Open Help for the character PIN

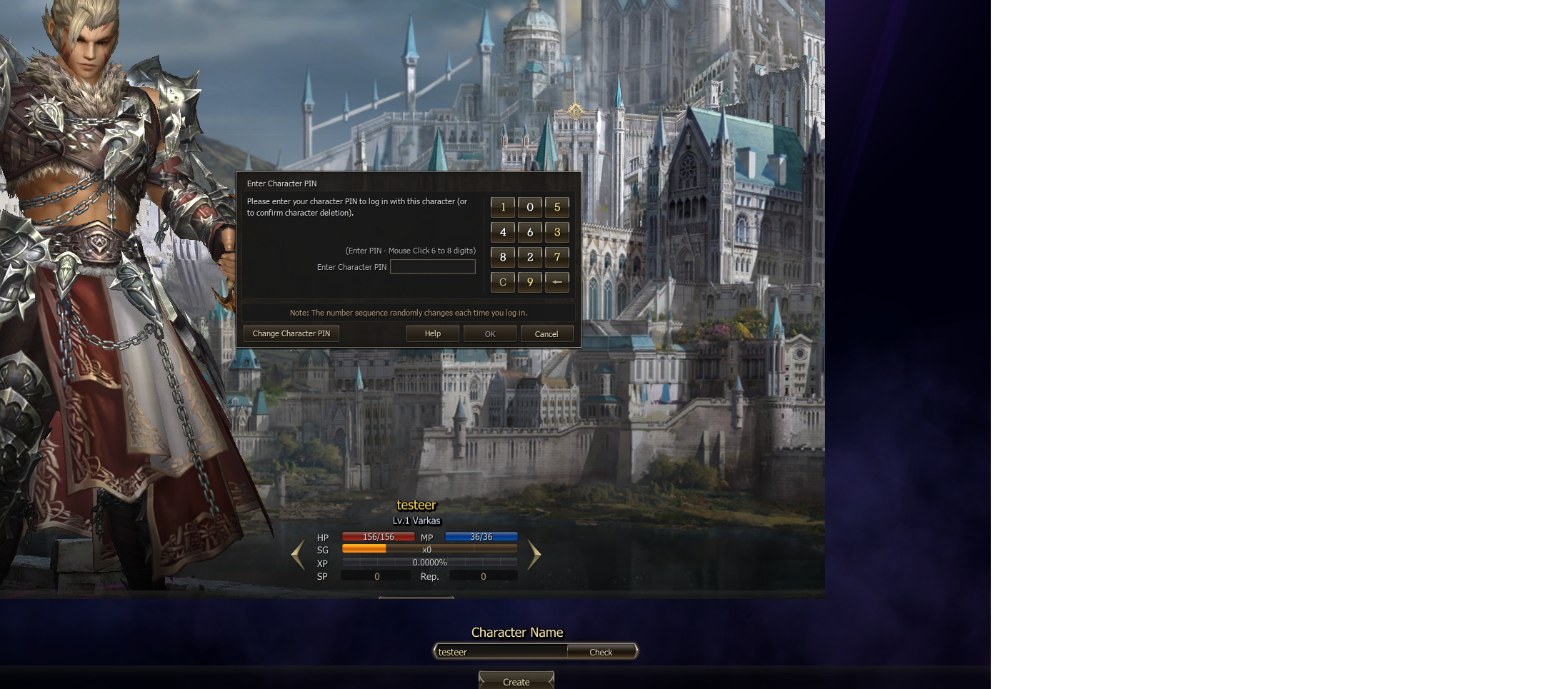[433, 334]
